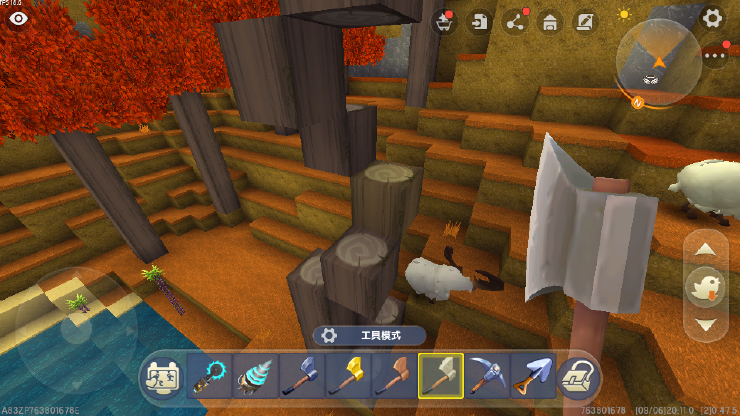Open the three-dots more menu
Screen dimensions: 740x416
(714, 57)
